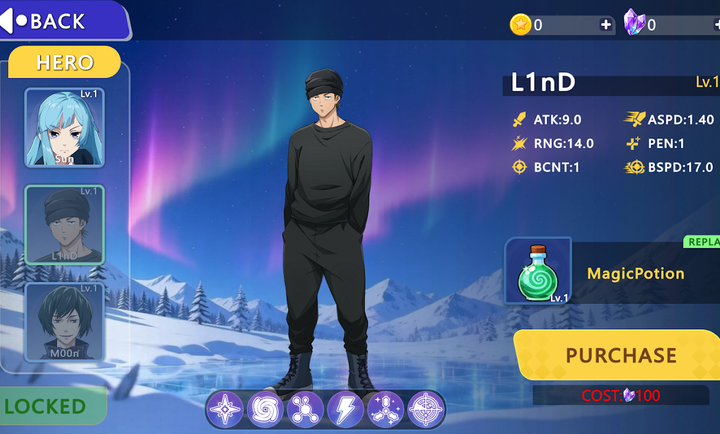View the triple crystal skill icon

(385, 410)
